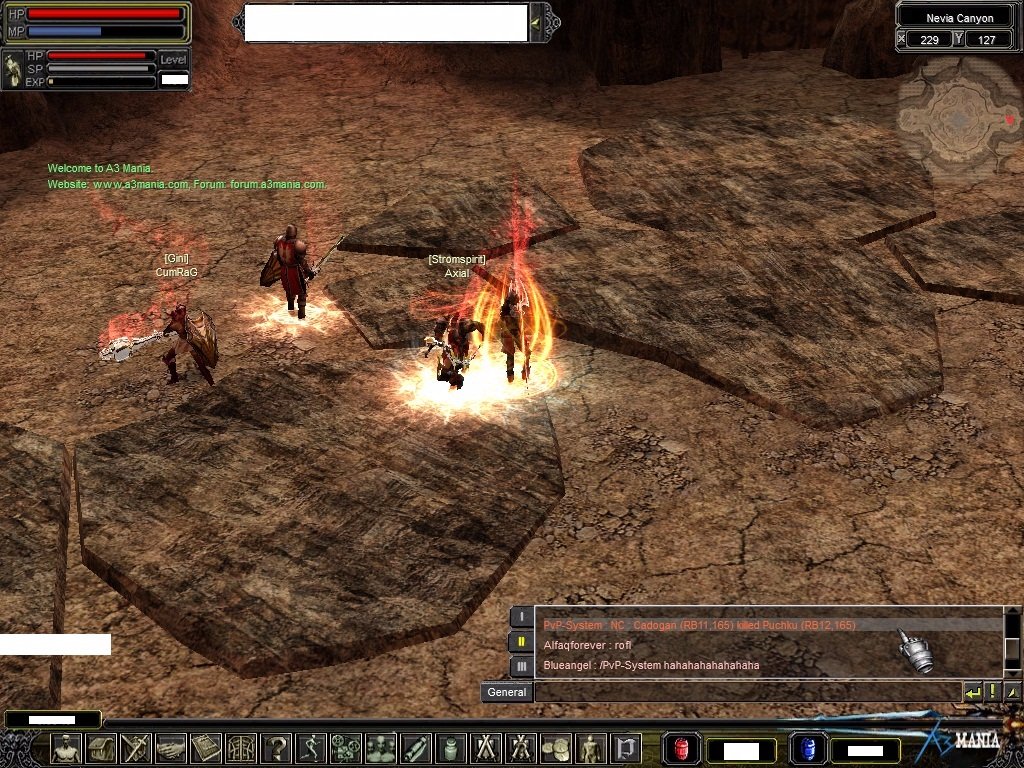Viewport: 1024px width, 768px height.
Task: Open the three-heads group icon
Action: click(380, 748)
